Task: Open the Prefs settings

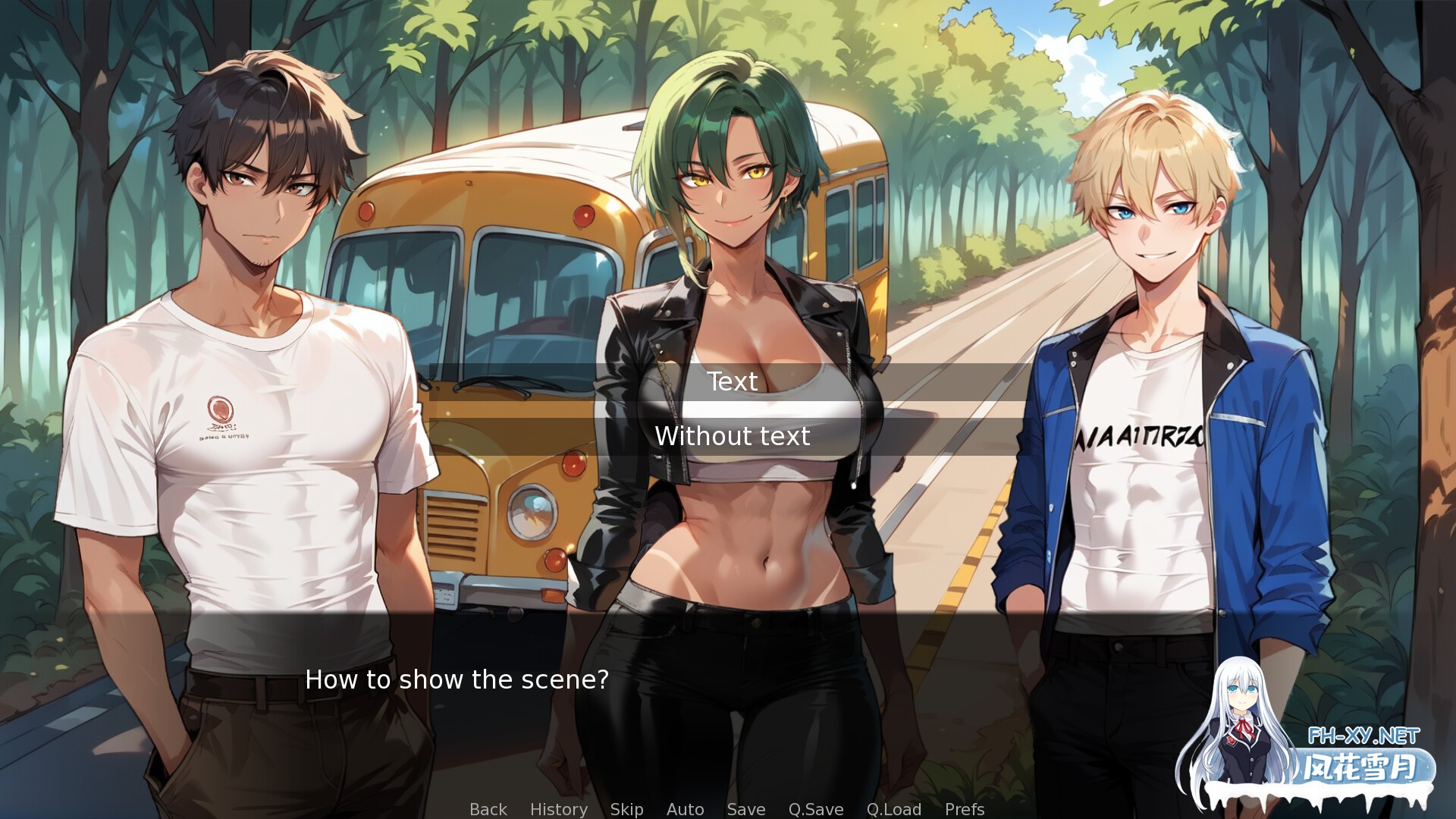Action: pyautogui.click(x=964, y=809)
